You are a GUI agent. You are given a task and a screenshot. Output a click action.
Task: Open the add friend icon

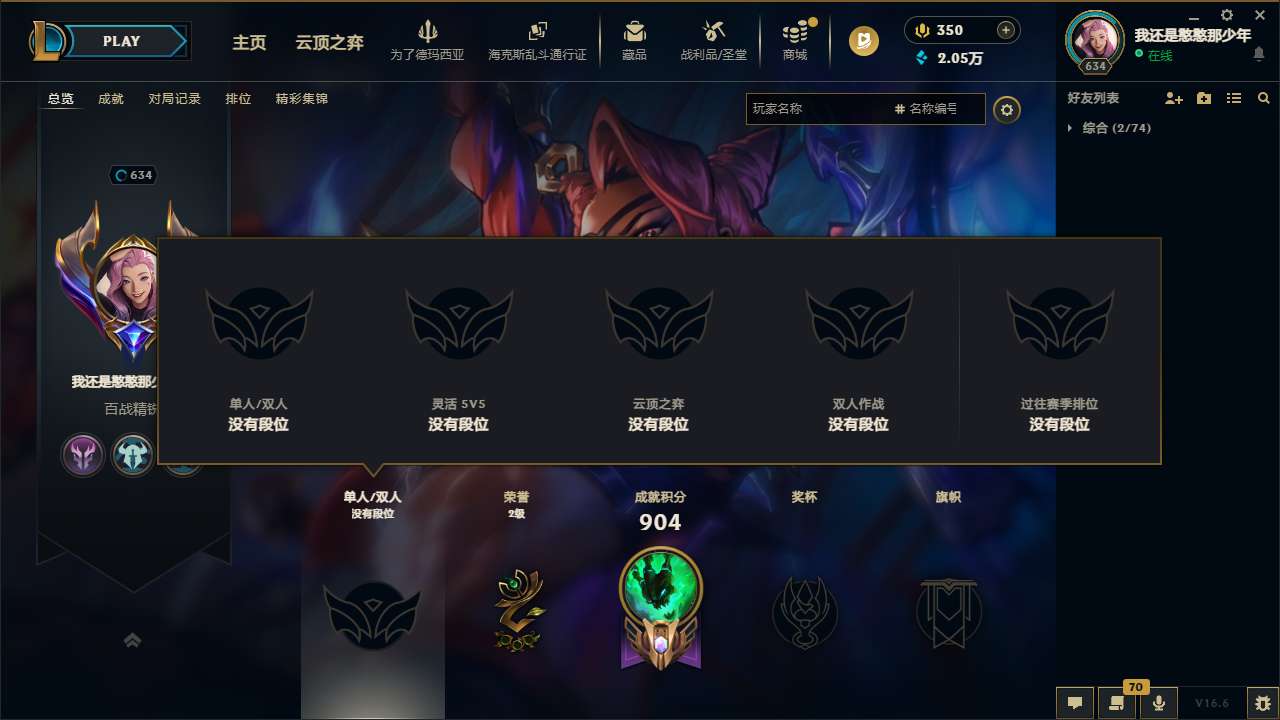click(x=1172, y=98)
